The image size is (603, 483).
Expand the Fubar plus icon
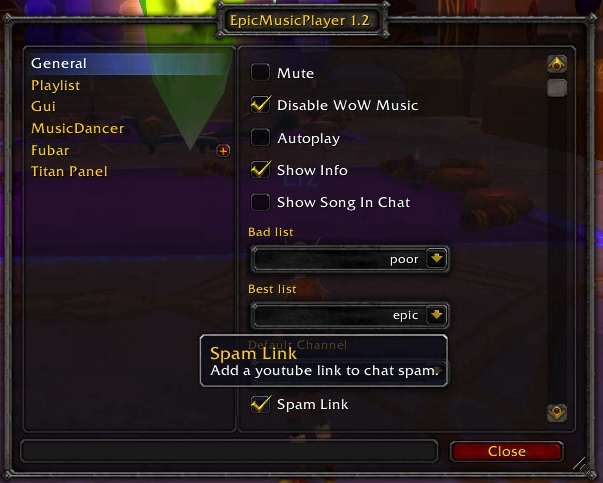[x=223, y=151]
